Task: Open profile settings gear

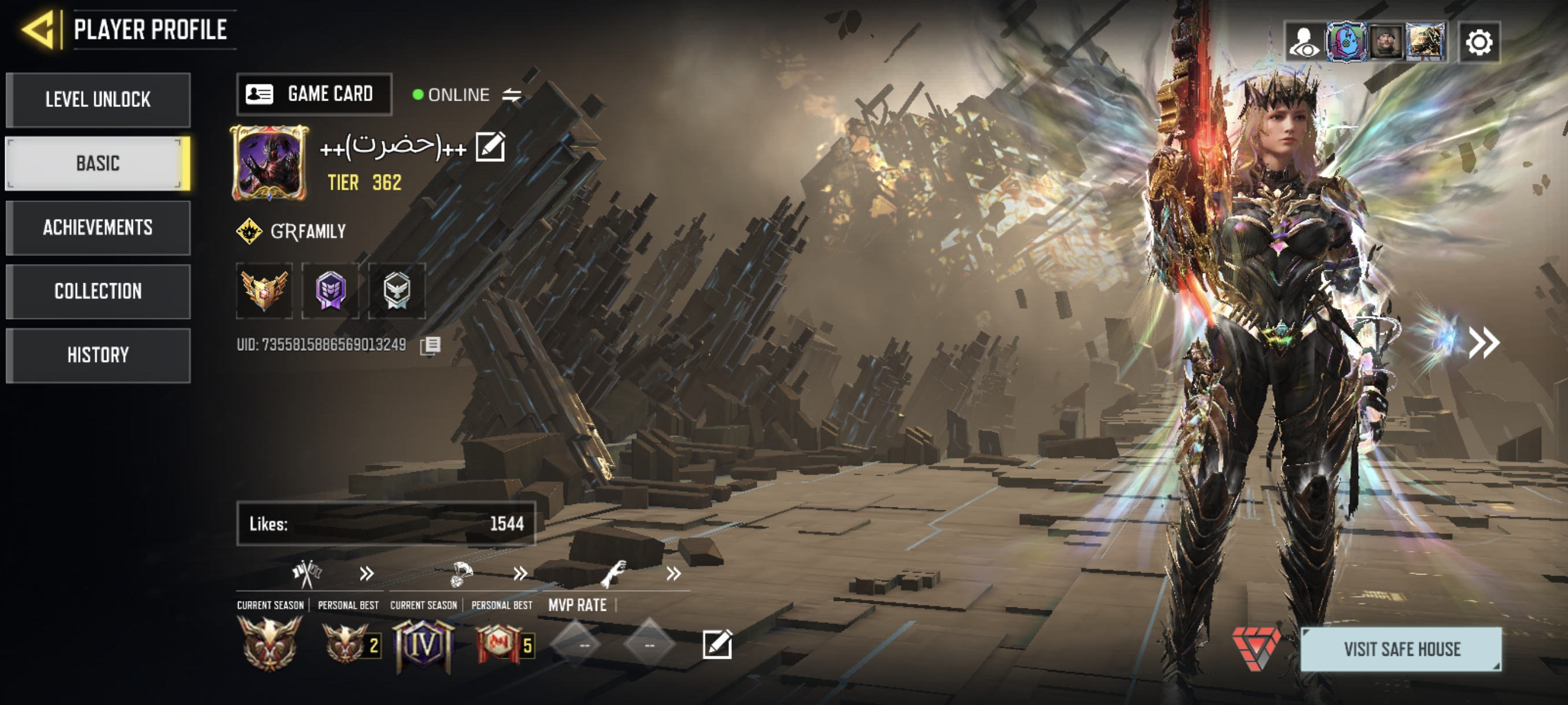Action: [1479, 43]
